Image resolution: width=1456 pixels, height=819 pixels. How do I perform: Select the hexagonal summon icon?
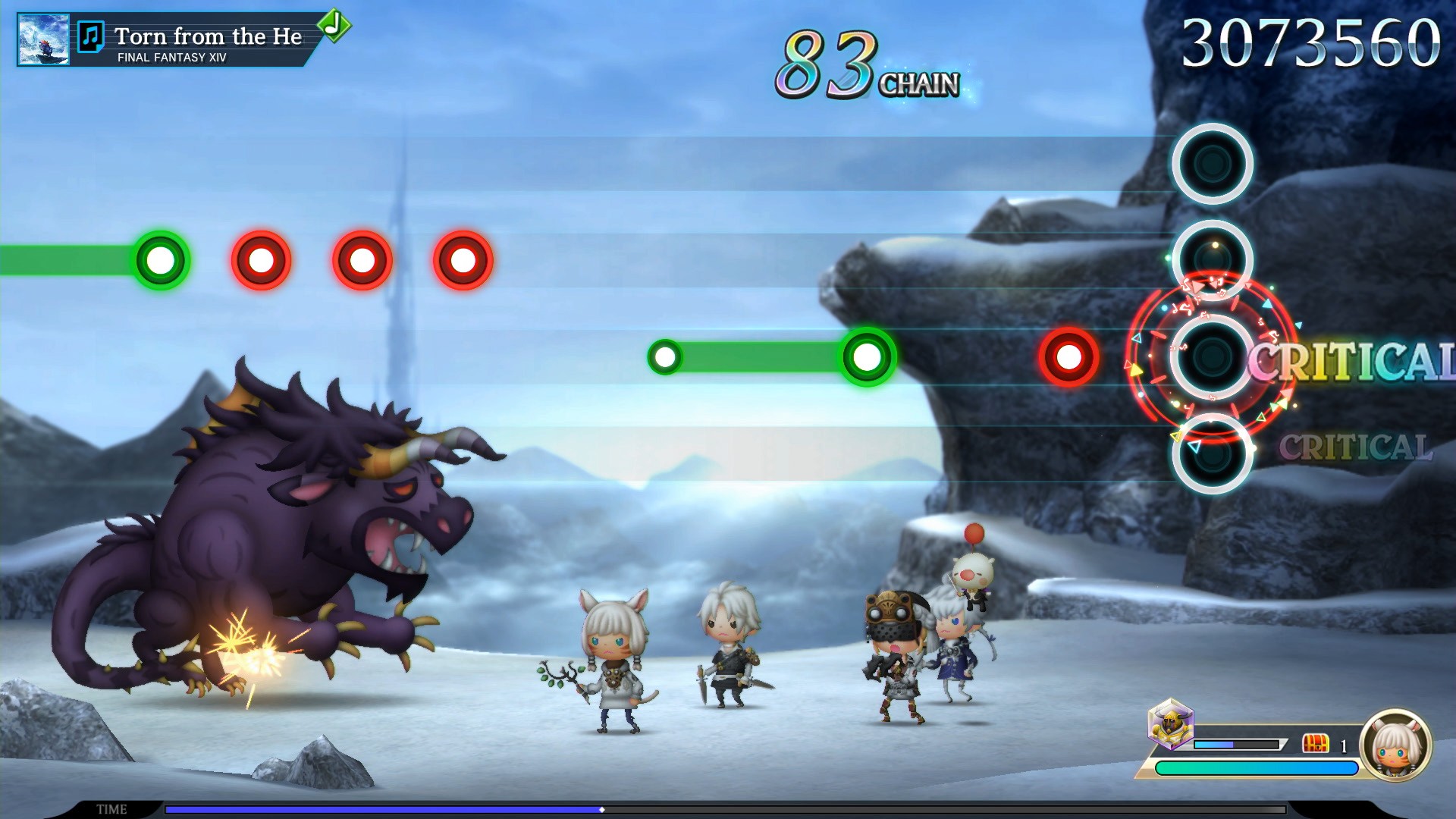pyautogui.click(x=1171, y=724)
